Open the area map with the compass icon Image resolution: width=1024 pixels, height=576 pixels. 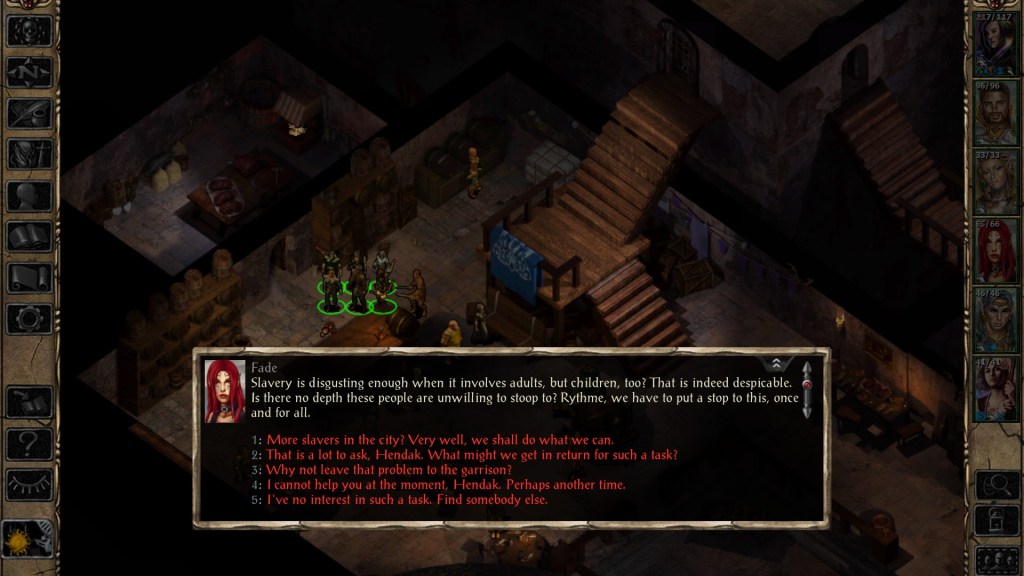[29, 71]
